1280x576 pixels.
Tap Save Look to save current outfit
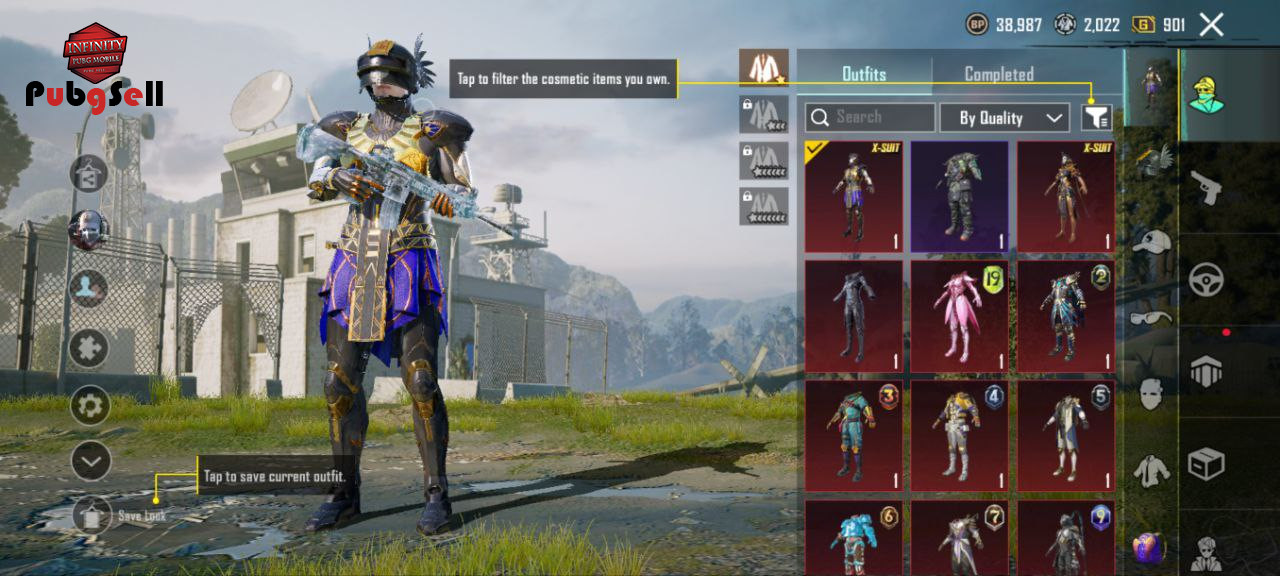pos(93,515)
